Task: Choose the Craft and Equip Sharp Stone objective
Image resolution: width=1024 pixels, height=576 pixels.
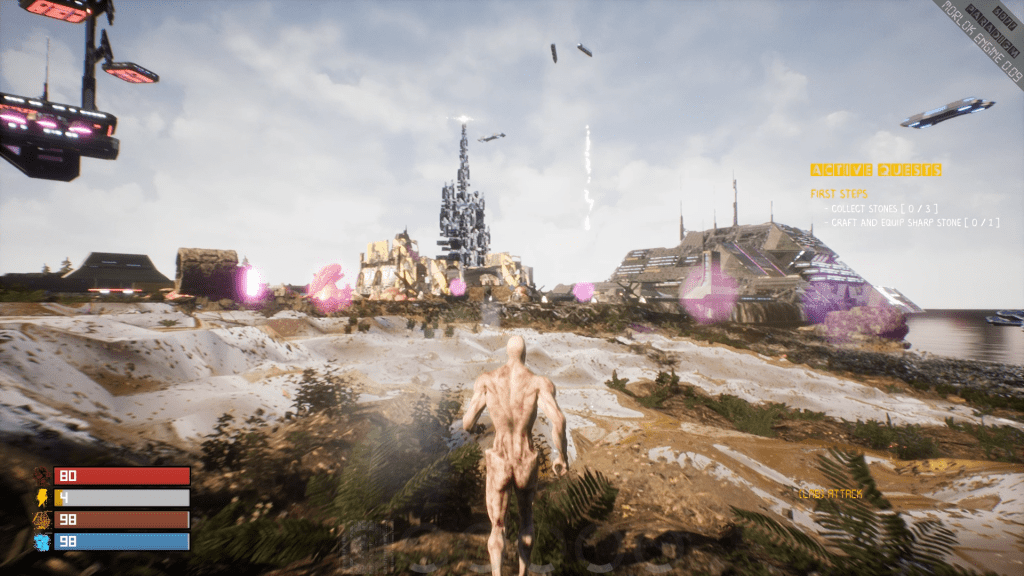Action: click(x=914, y=222)
